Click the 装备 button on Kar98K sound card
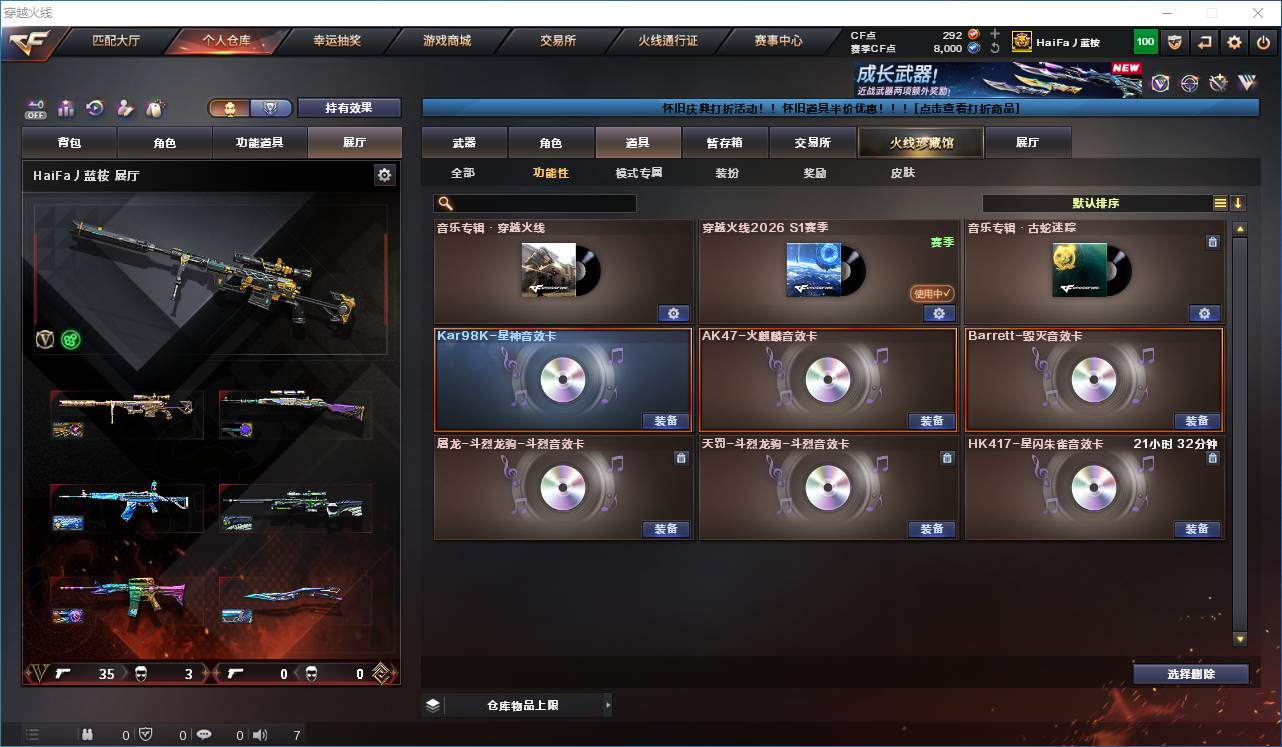Image resolution: width=1282 pixels, height=747 pixels. [666, 420]
